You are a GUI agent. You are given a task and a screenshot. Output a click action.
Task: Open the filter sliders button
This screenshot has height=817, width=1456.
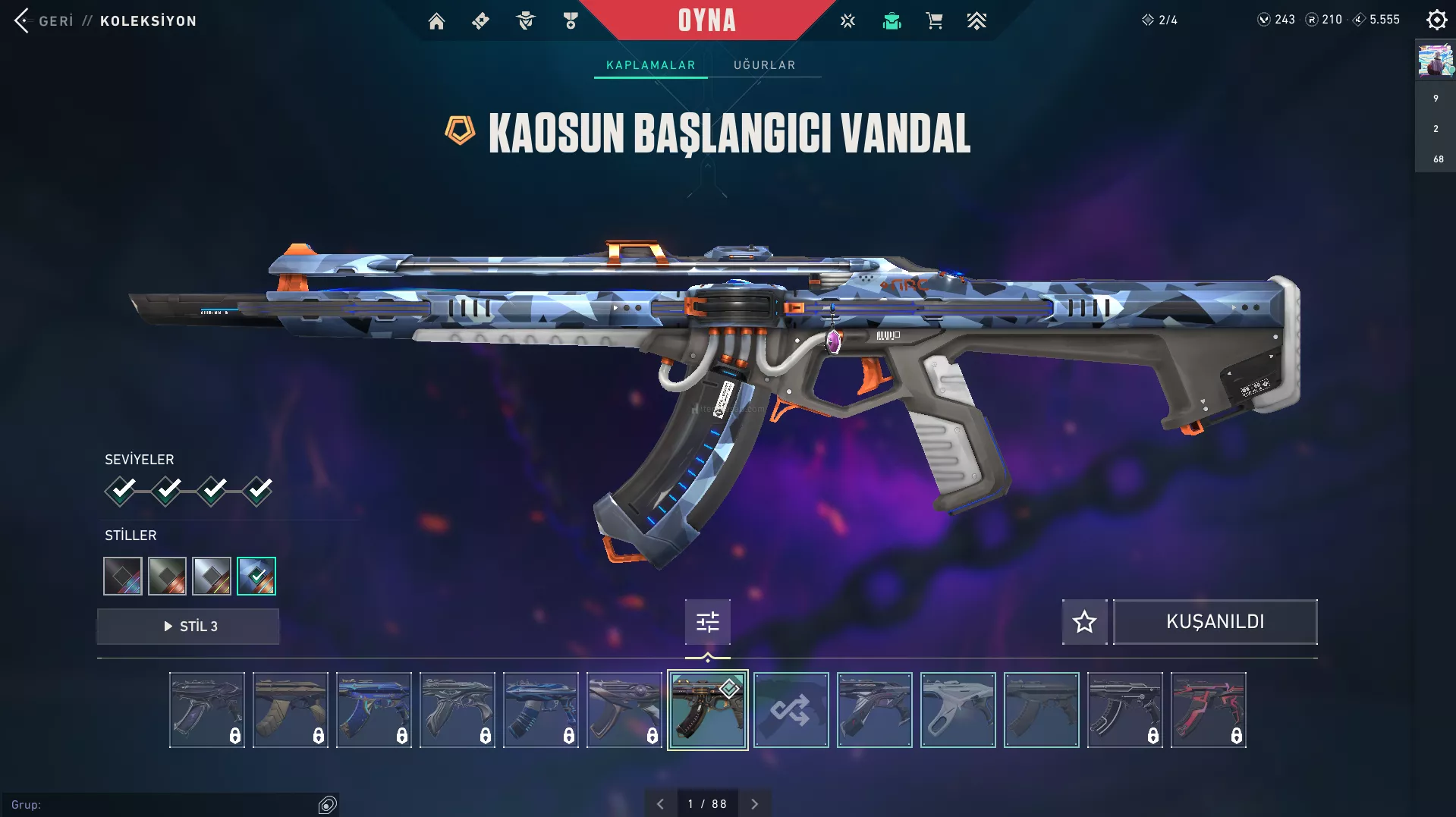coord(707,622)
